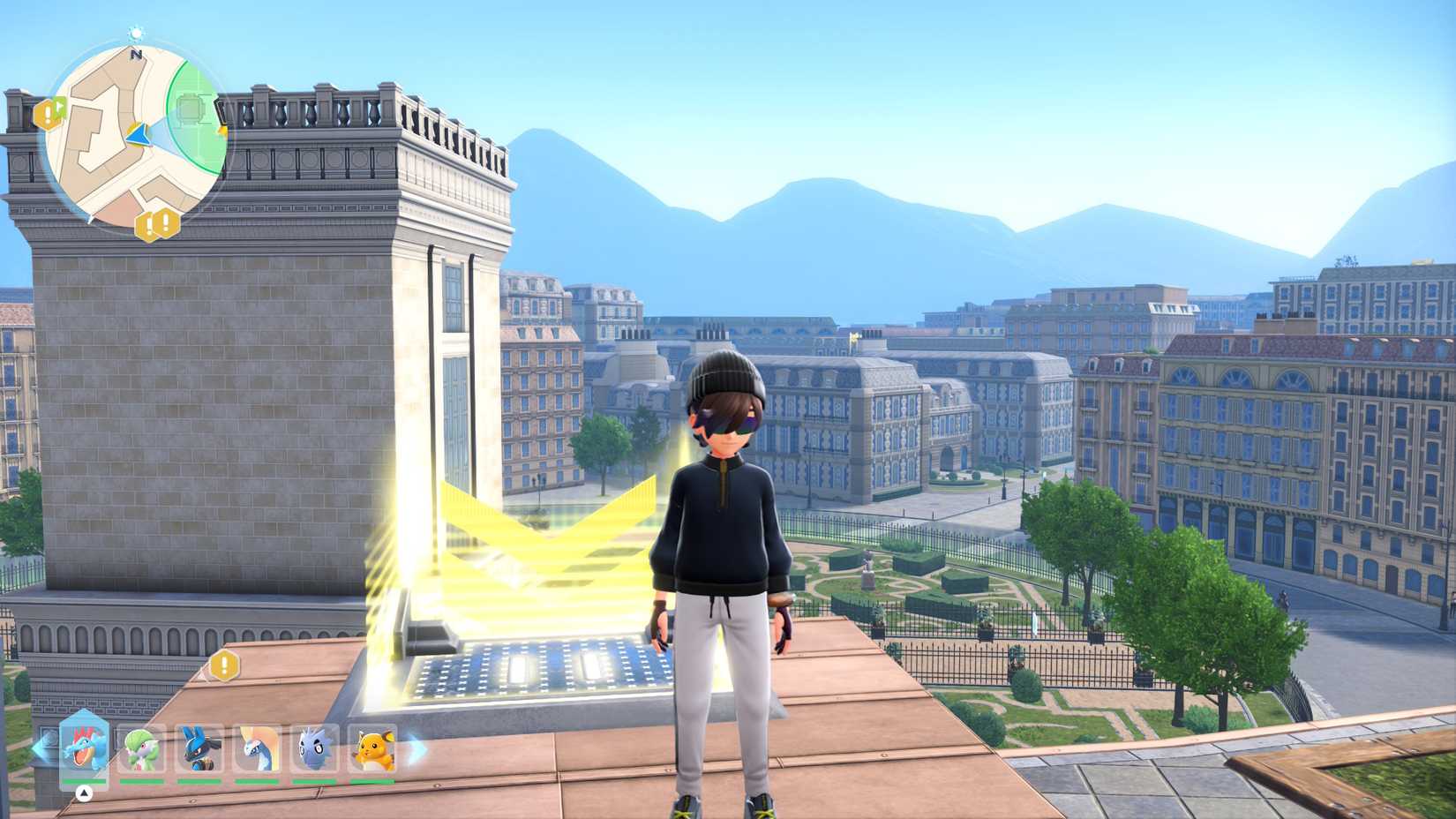
Task: Click the left blue arrow beside the party
Action: (x=38, y=748)
